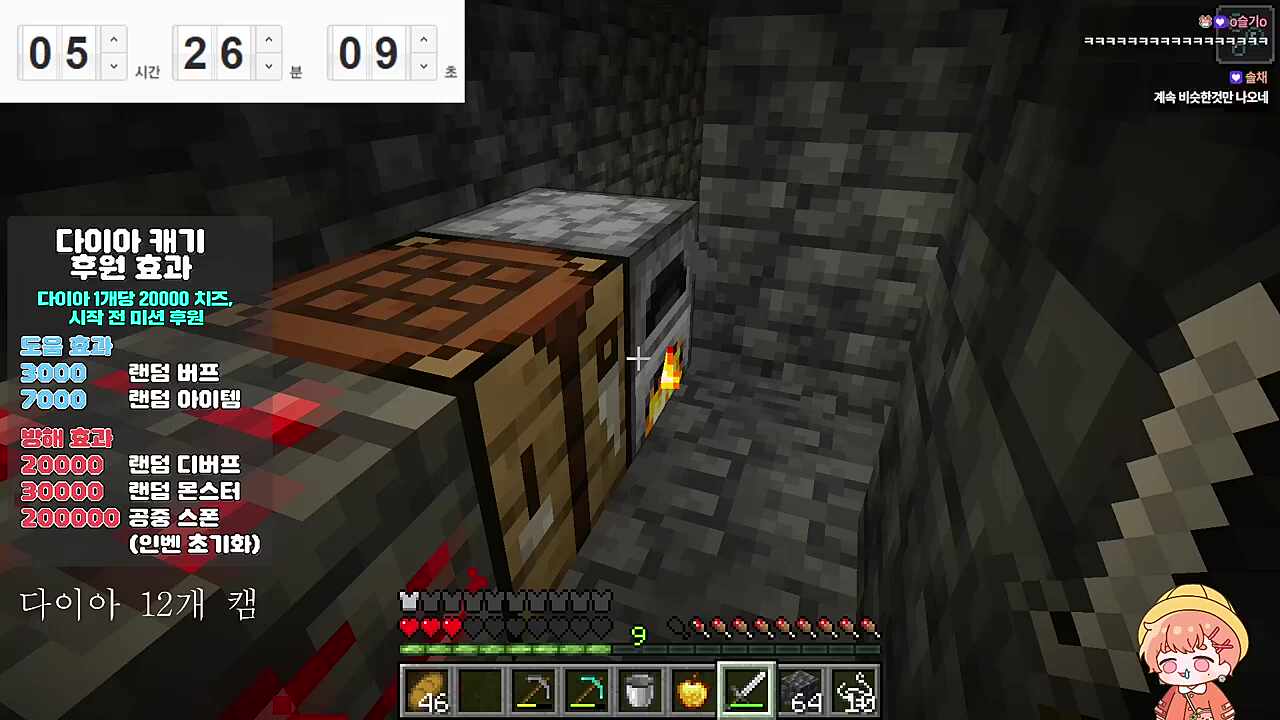Screen dimensions: 1280x720
Task: Pick the golden apple hotbar slot
Action: tap(692, 690)
